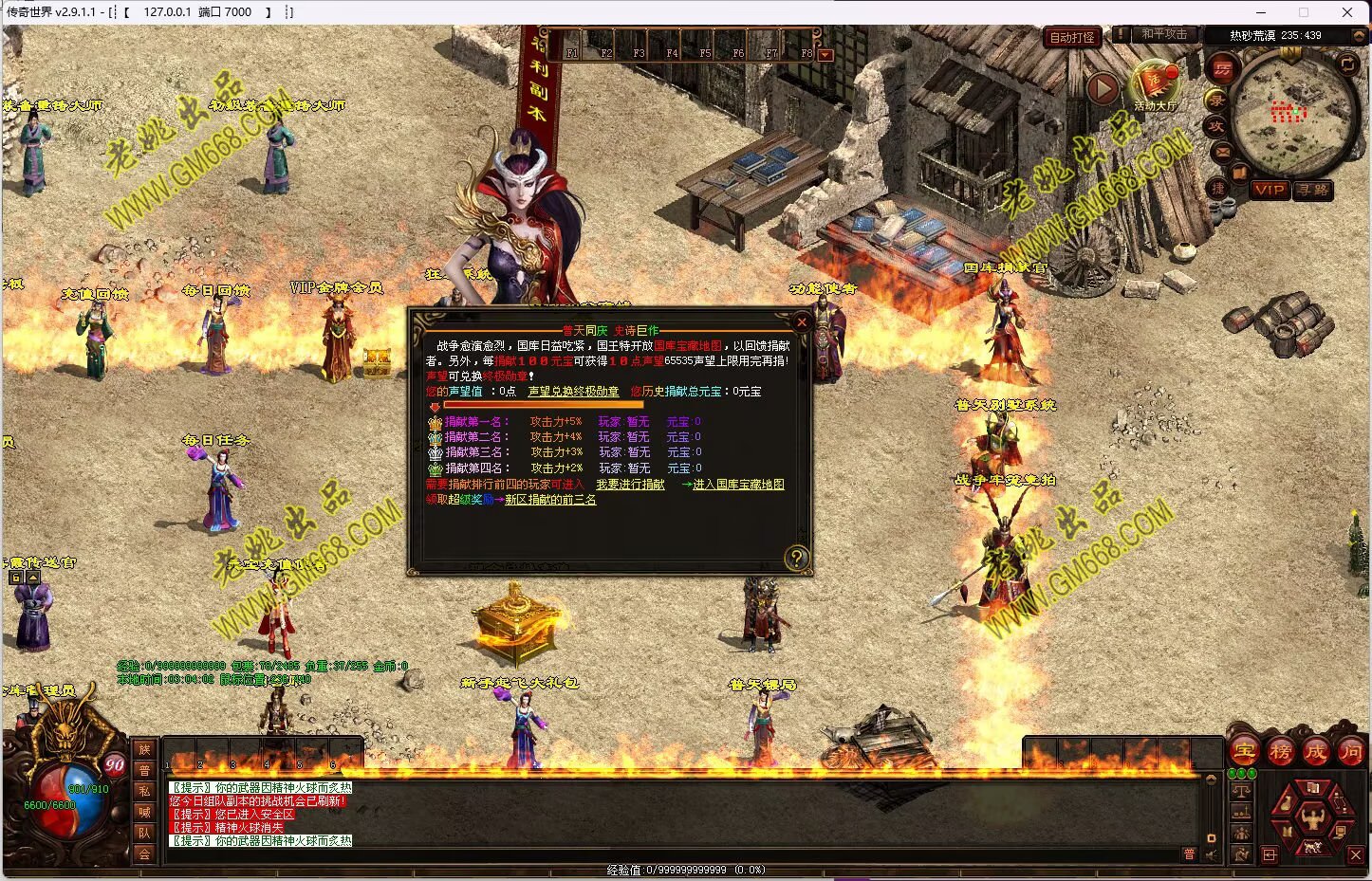Select the 喊 shout chat channel

pyautogui.click(x=144, y=812)
